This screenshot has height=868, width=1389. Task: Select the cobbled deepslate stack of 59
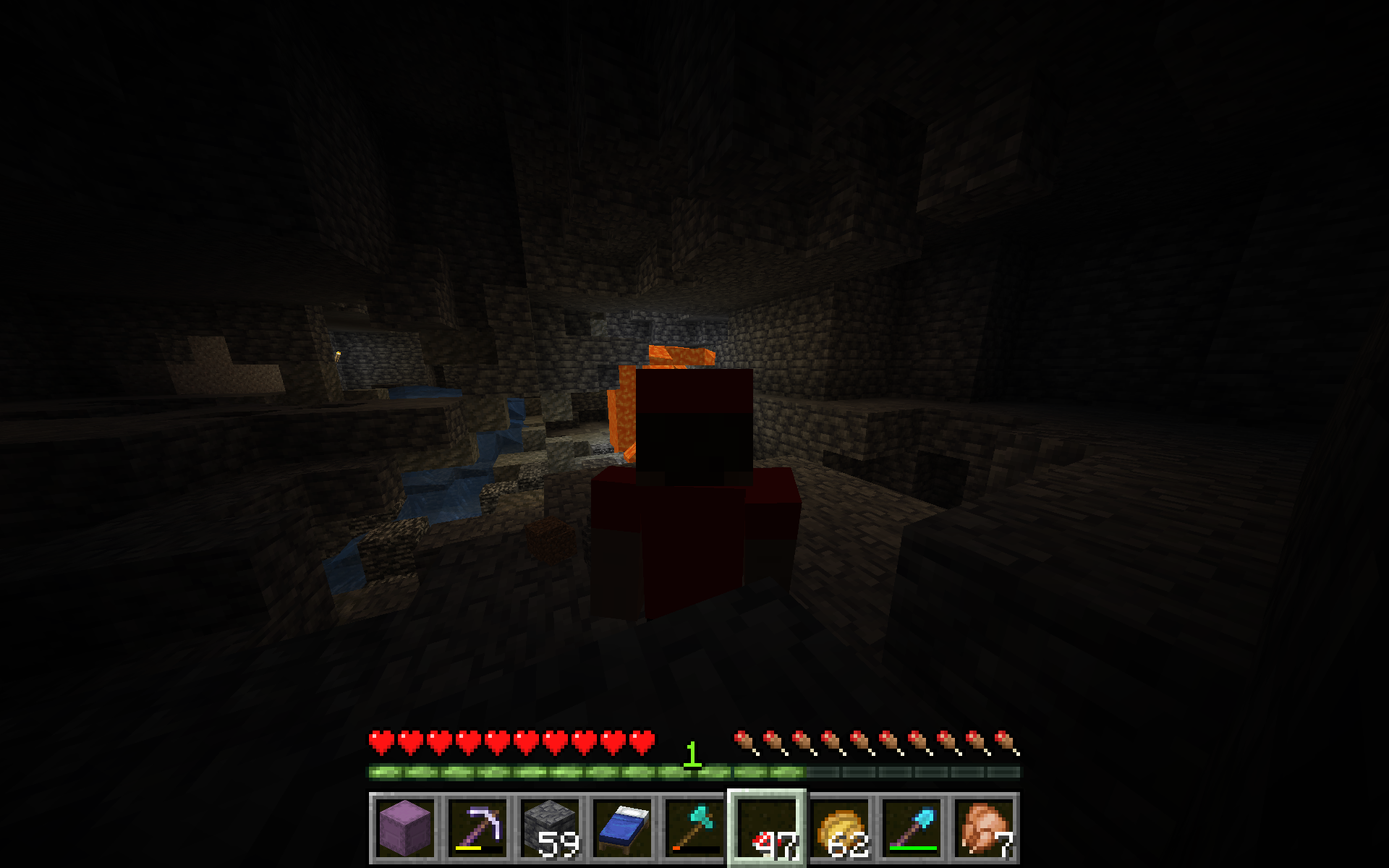[x=550, y=827]
